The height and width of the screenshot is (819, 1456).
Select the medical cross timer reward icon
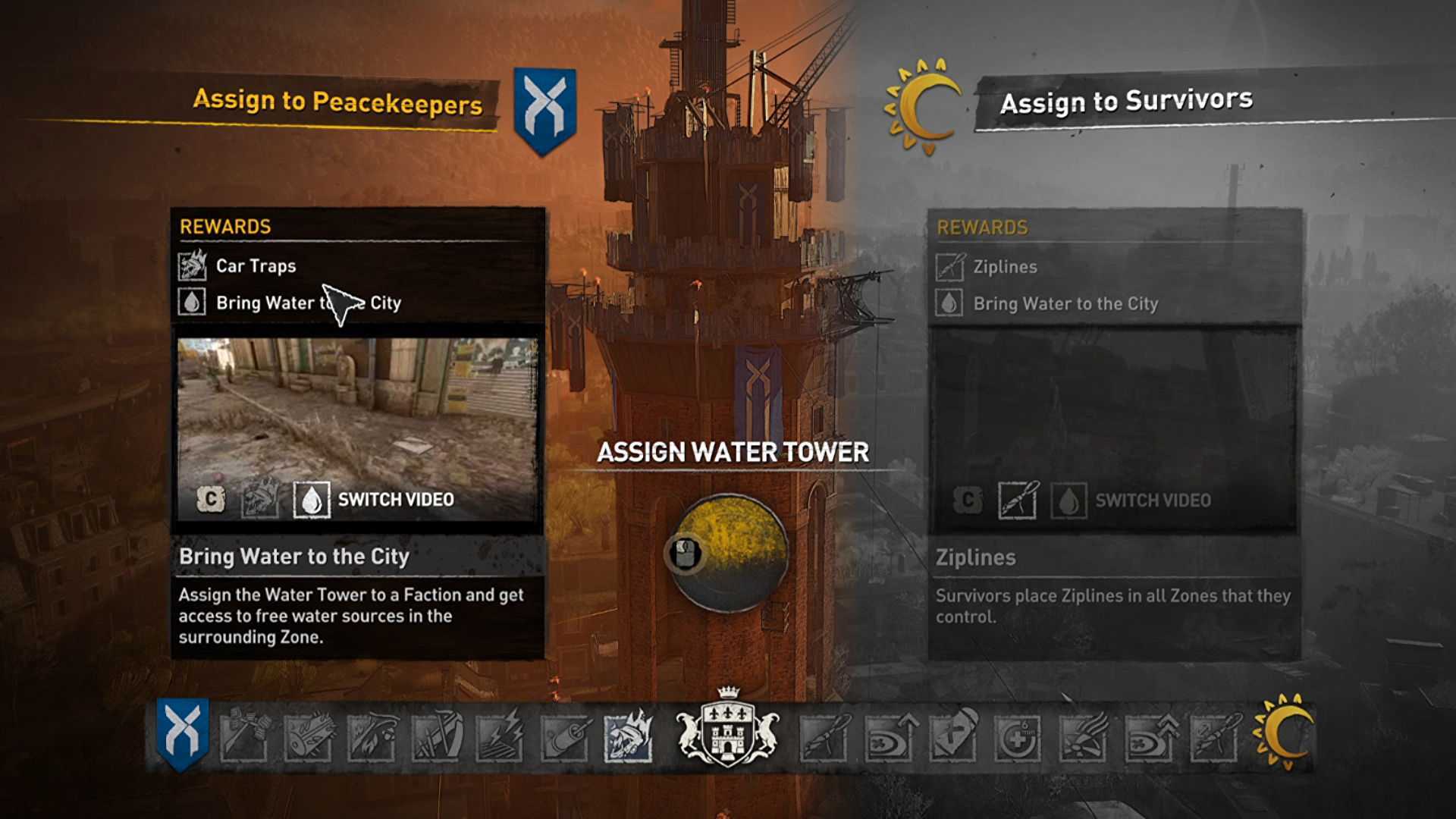[x=1017, y=736]
